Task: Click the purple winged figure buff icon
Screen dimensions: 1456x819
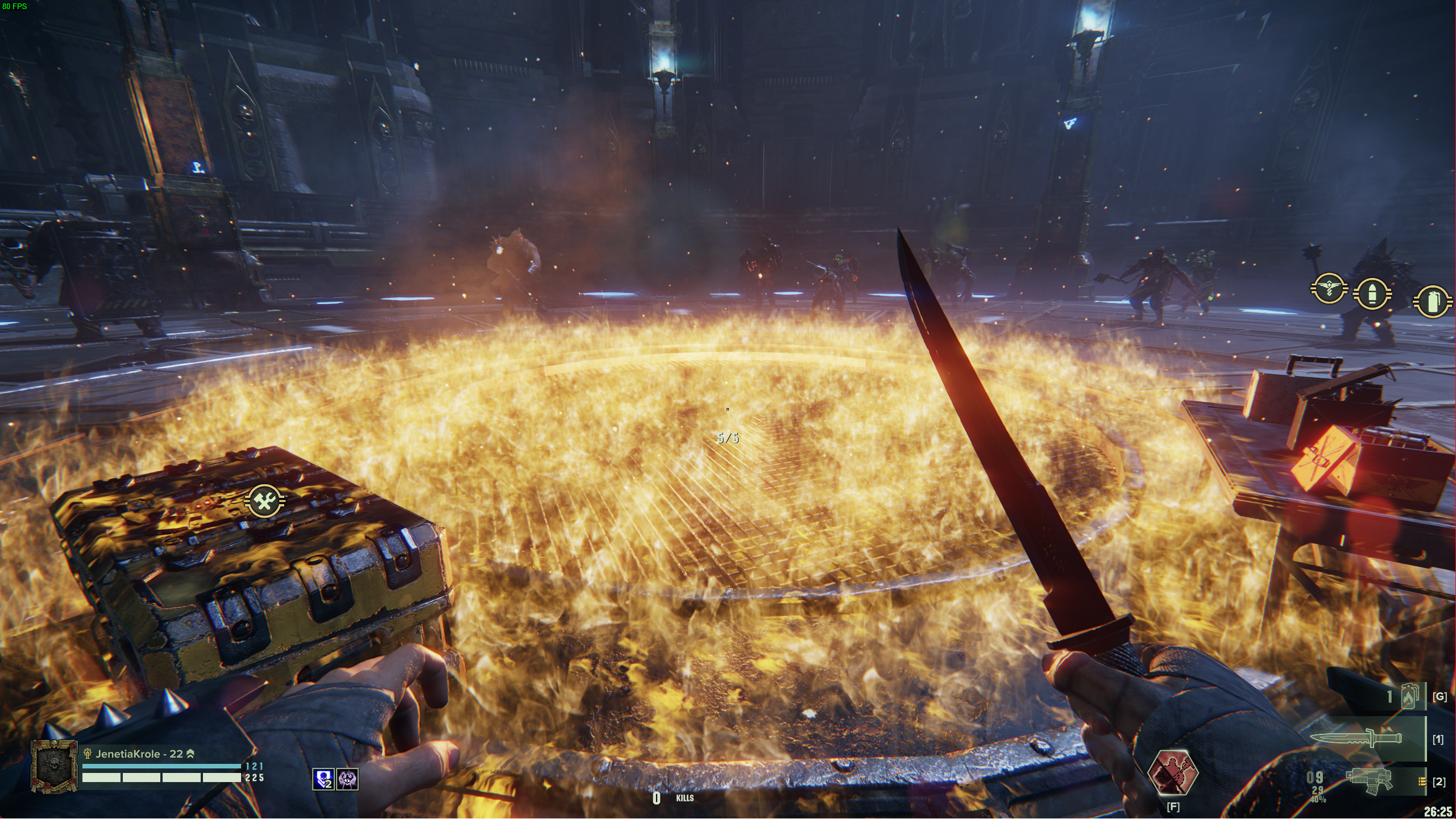Action: pos(347,779)
